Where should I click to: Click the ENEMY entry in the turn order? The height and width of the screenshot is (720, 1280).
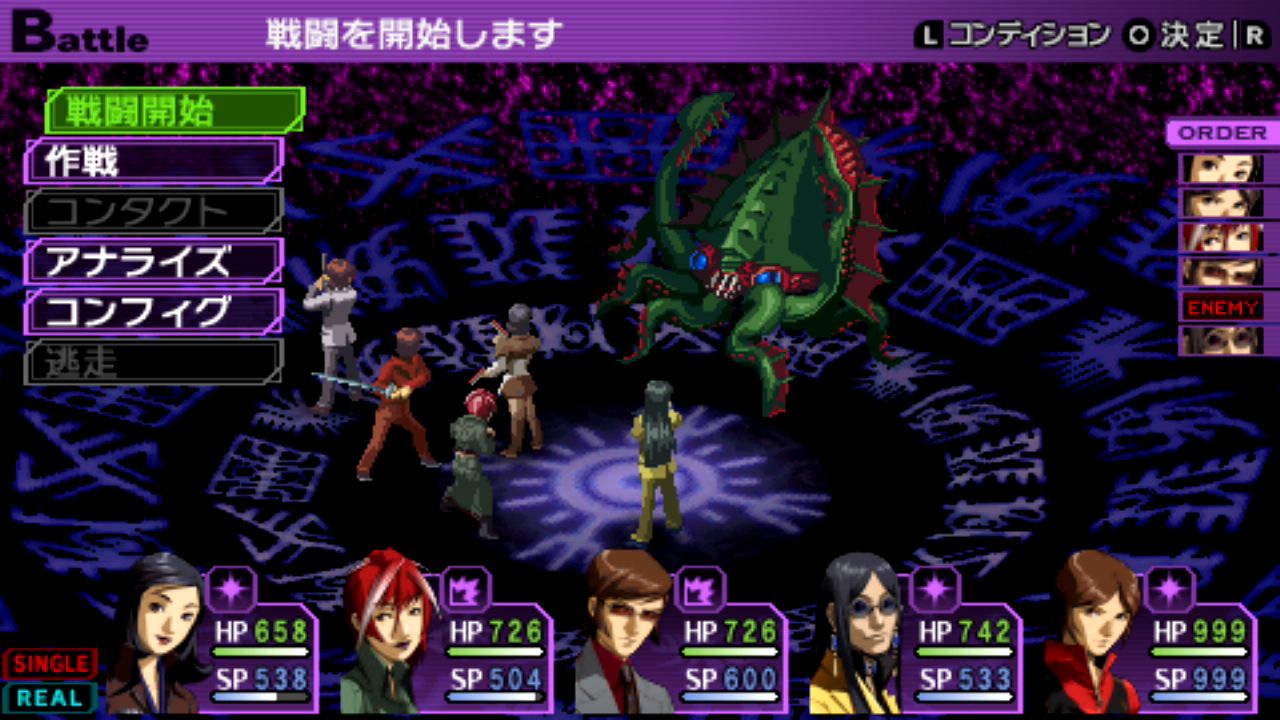pos(1222,307)
